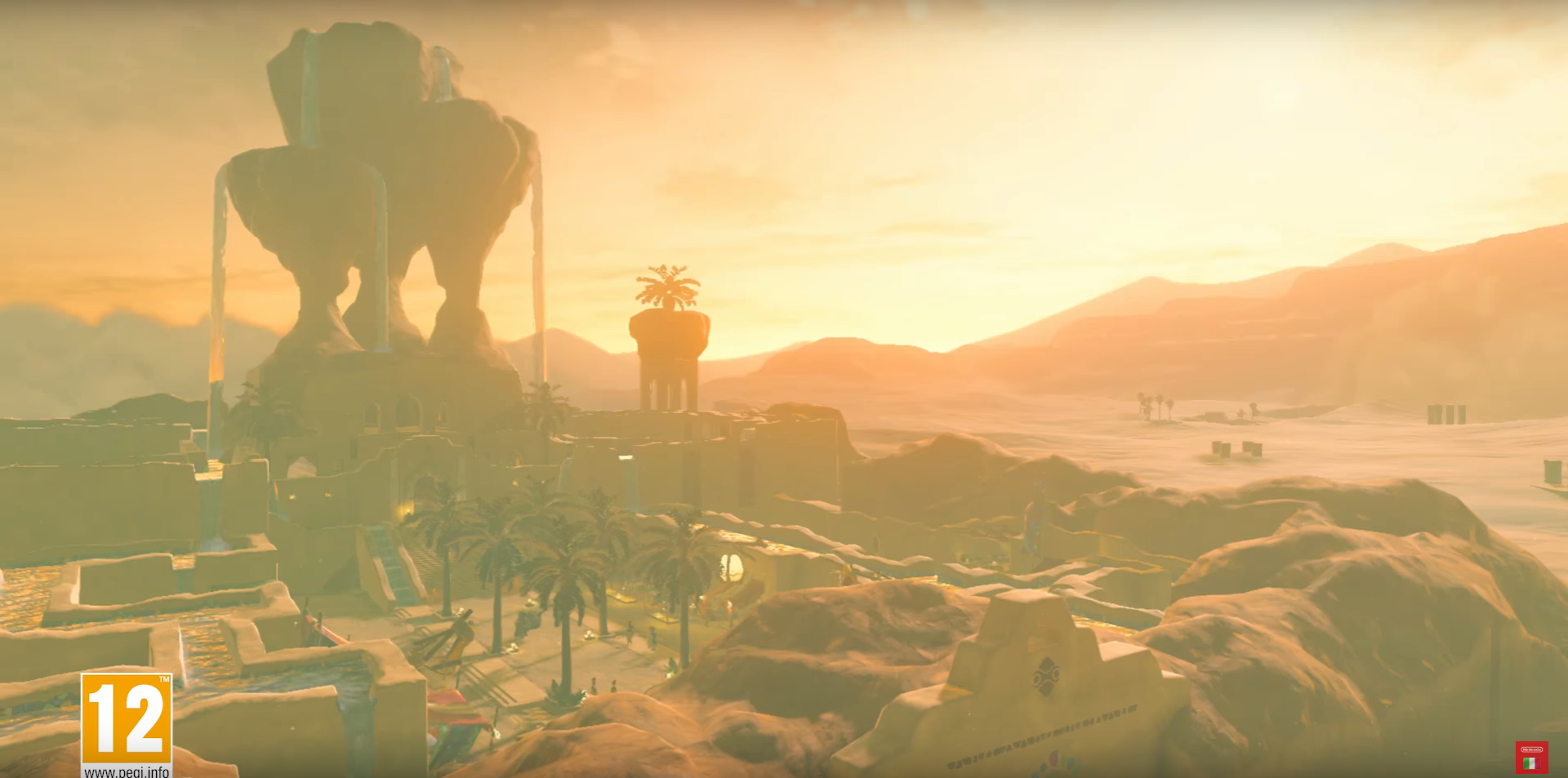The width and height of the screenshot is (1568, 778).
Task: Click the Nintendo Italy channel watermark
Action: click(1530, 757)
